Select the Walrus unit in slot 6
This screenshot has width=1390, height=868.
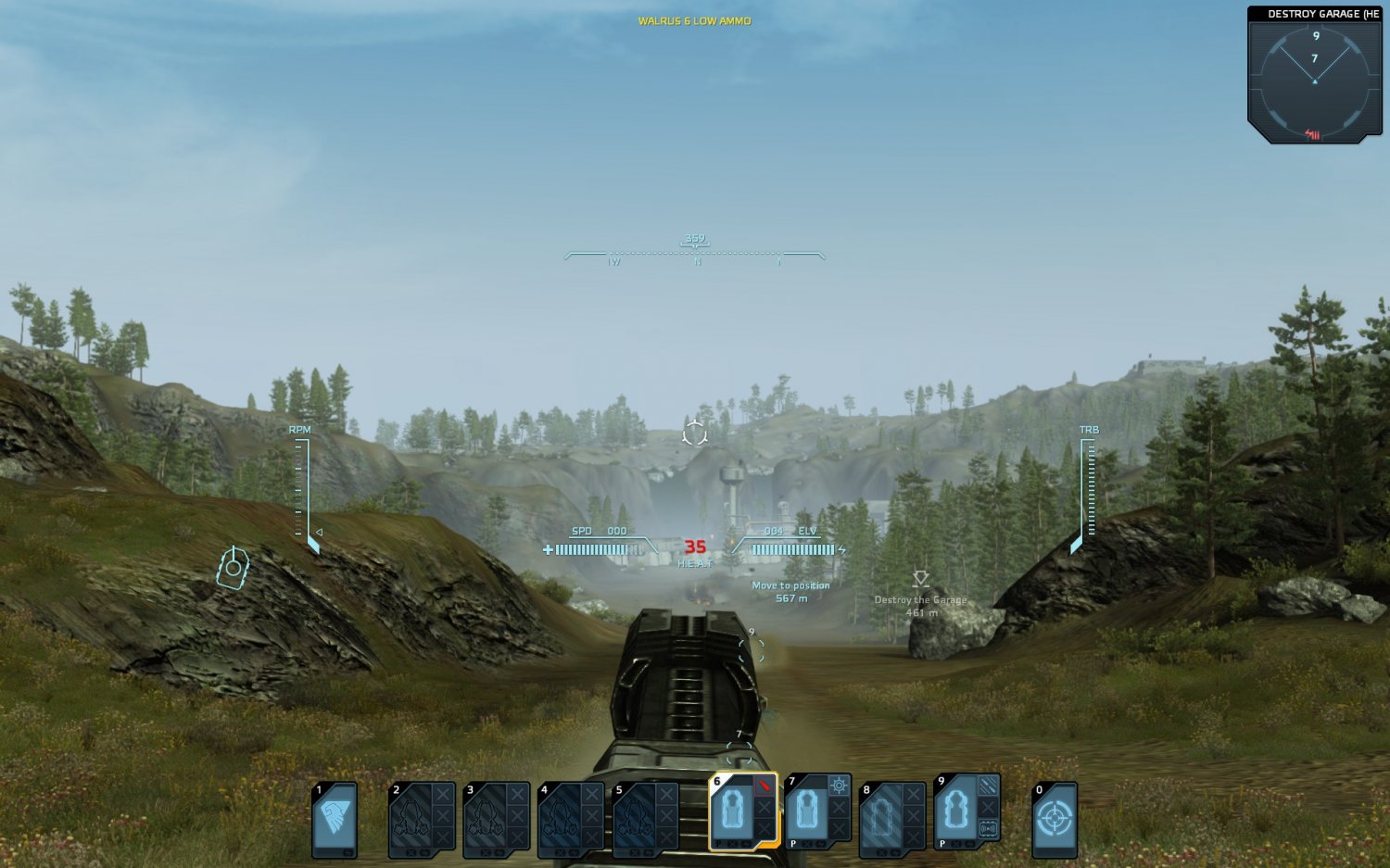pos(732,813)
